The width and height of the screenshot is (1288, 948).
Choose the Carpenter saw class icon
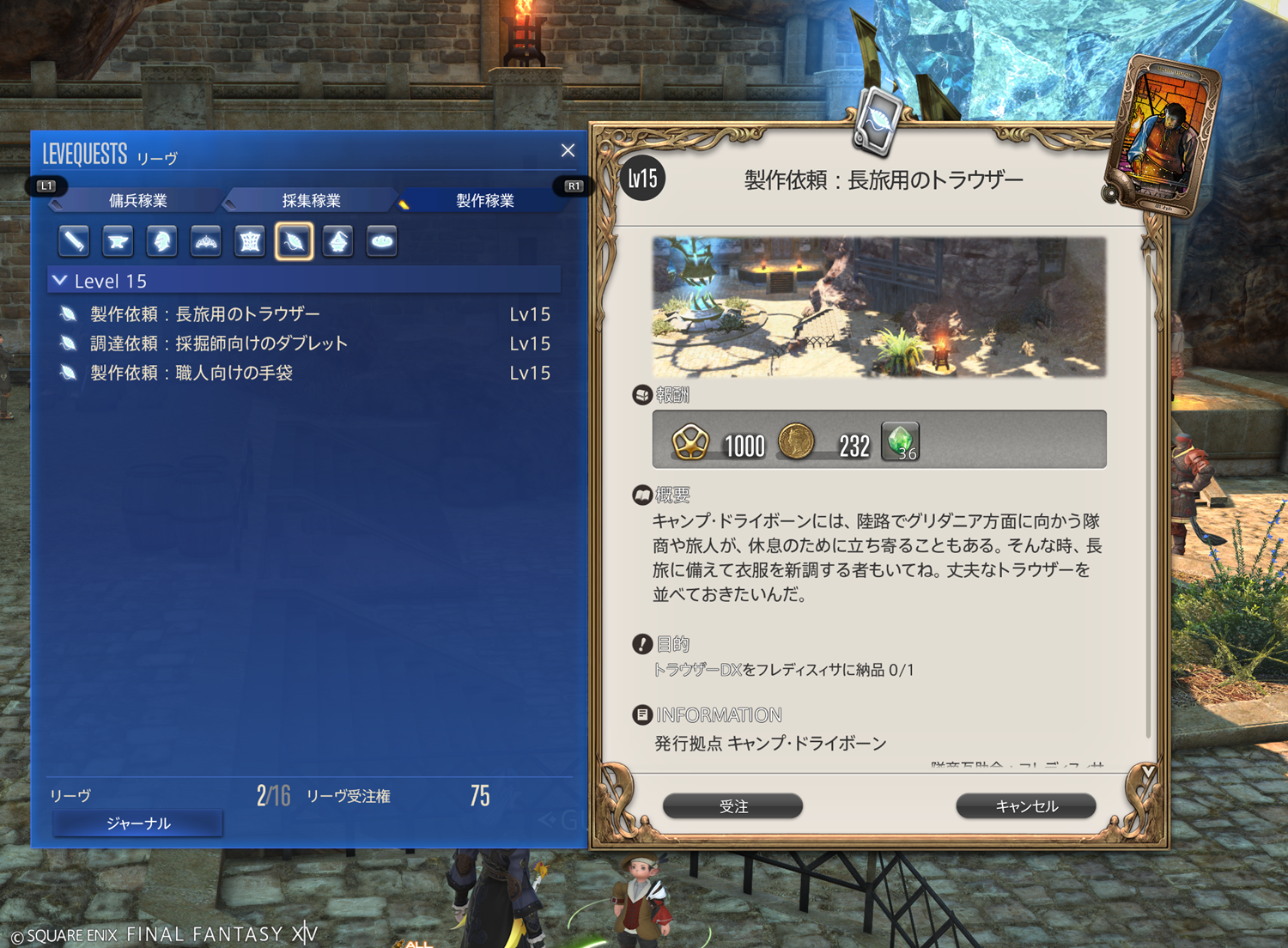pos(74,242)
